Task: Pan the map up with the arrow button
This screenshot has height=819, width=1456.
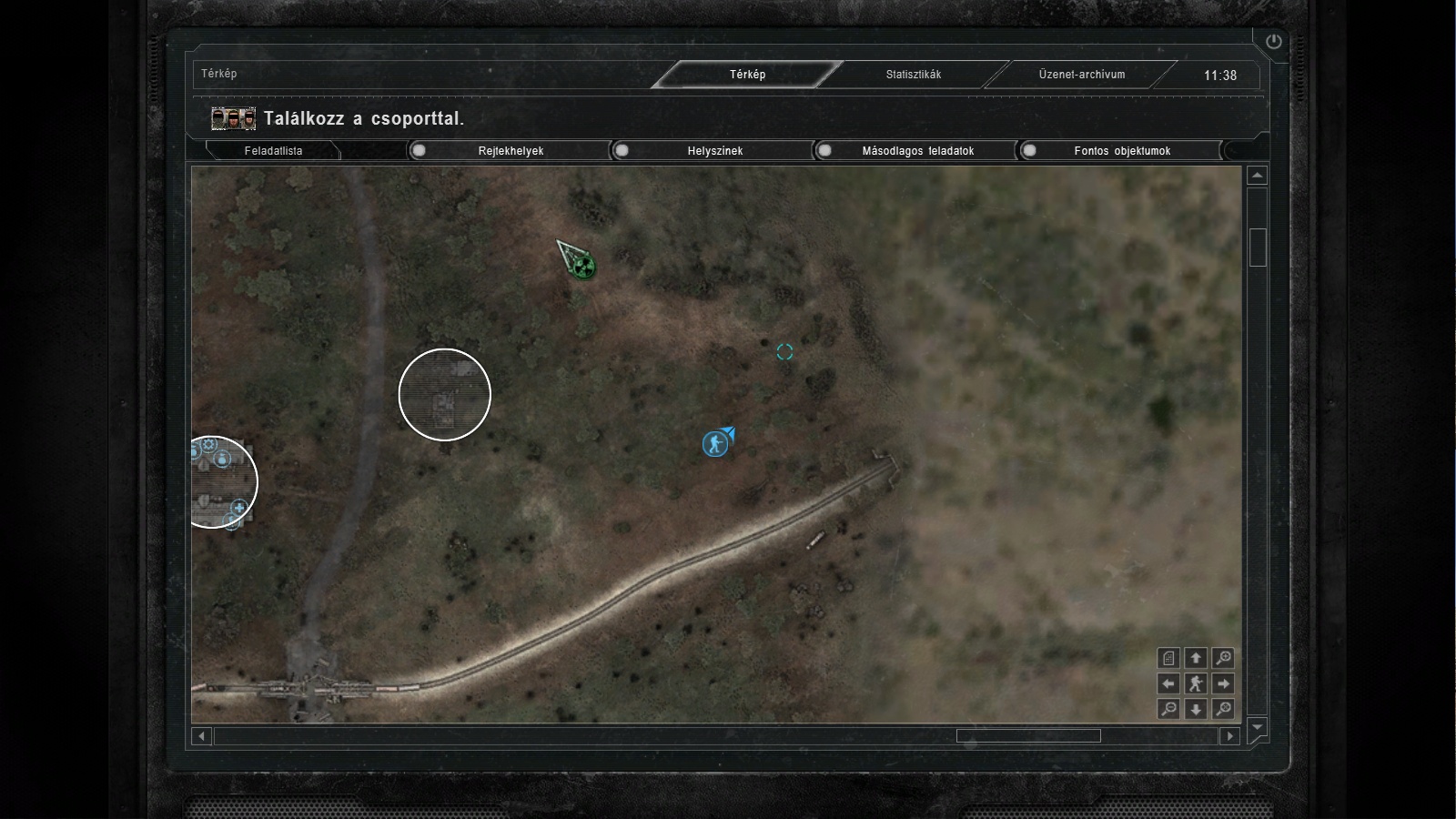Action: pos(1196,657)
